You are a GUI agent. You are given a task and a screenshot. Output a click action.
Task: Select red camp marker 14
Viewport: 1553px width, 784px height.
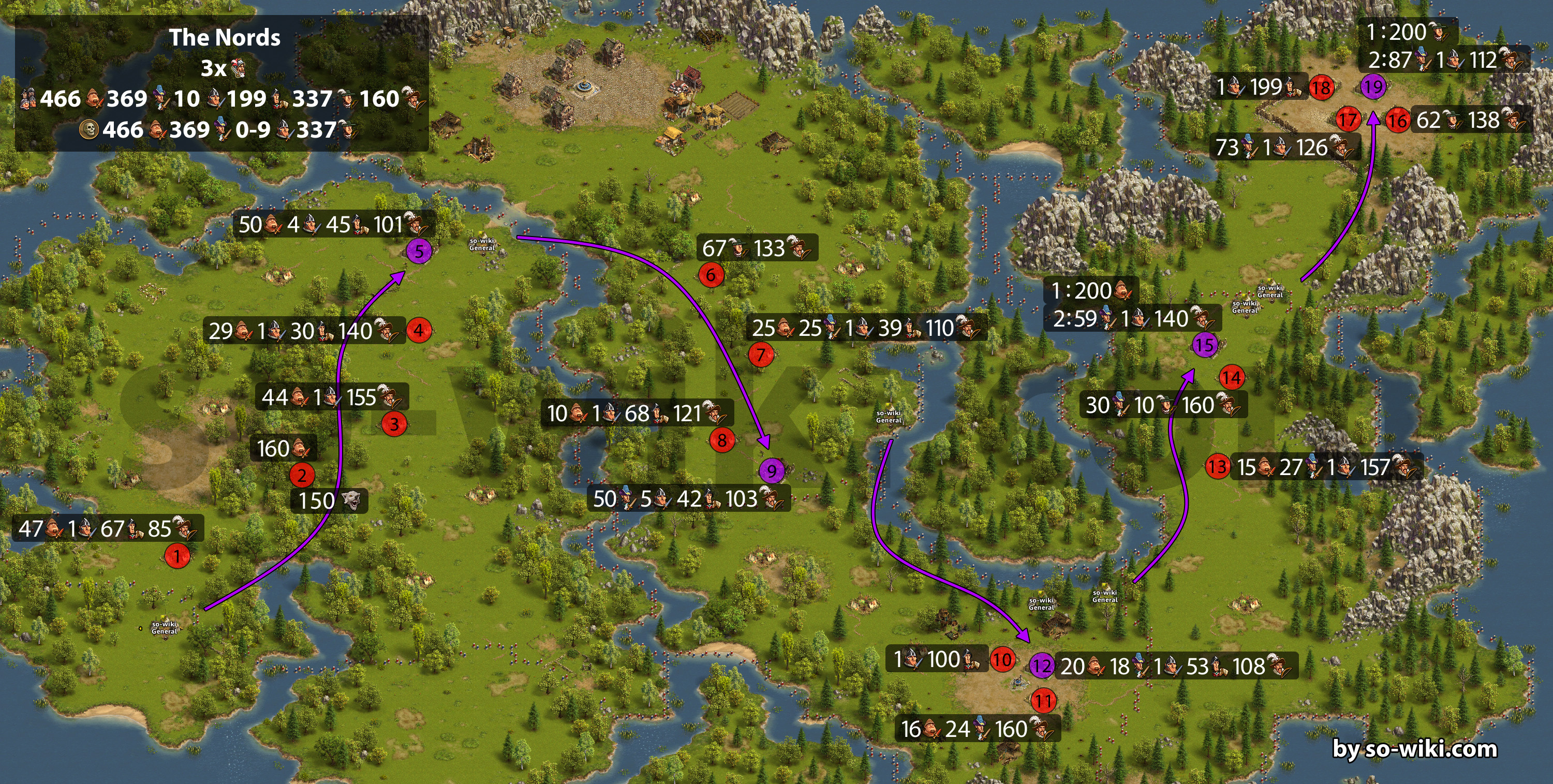click(1231, 378)
